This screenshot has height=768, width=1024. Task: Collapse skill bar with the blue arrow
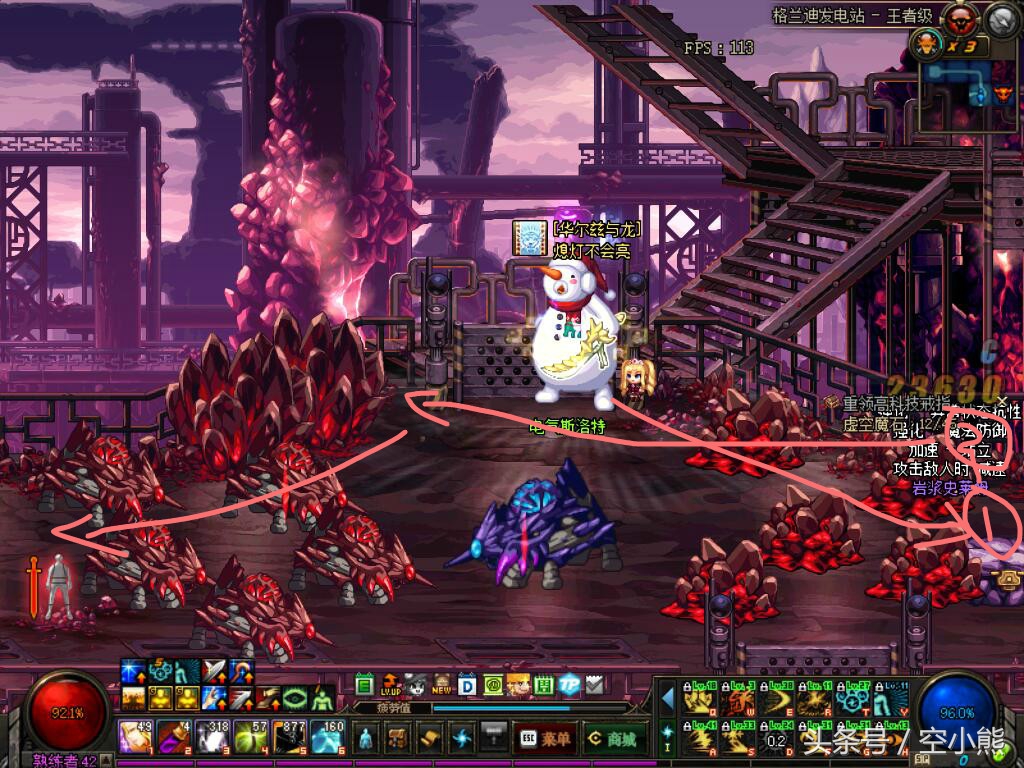click(668, 697)
